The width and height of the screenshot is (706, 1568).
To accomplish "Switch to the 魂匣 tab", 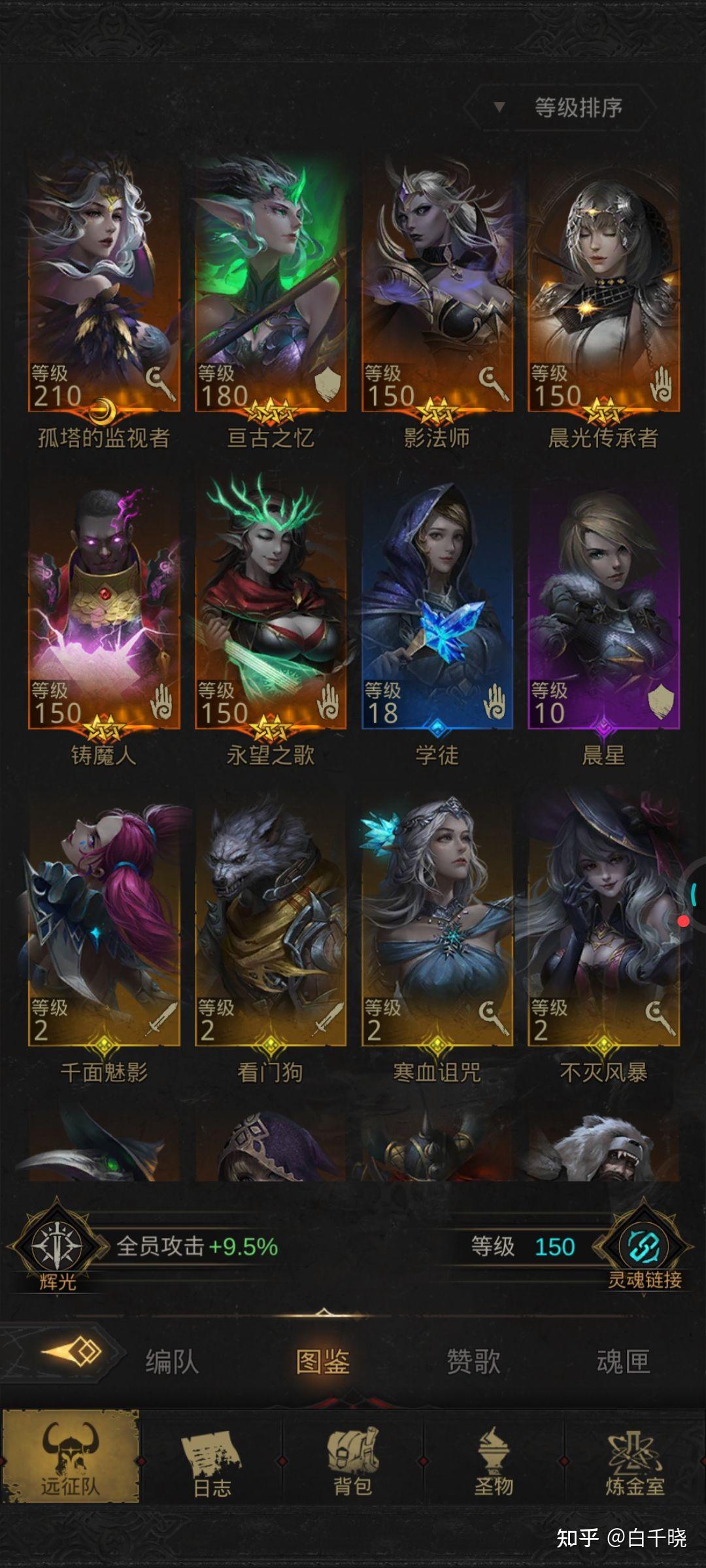I will click(x=623, y=1362).
